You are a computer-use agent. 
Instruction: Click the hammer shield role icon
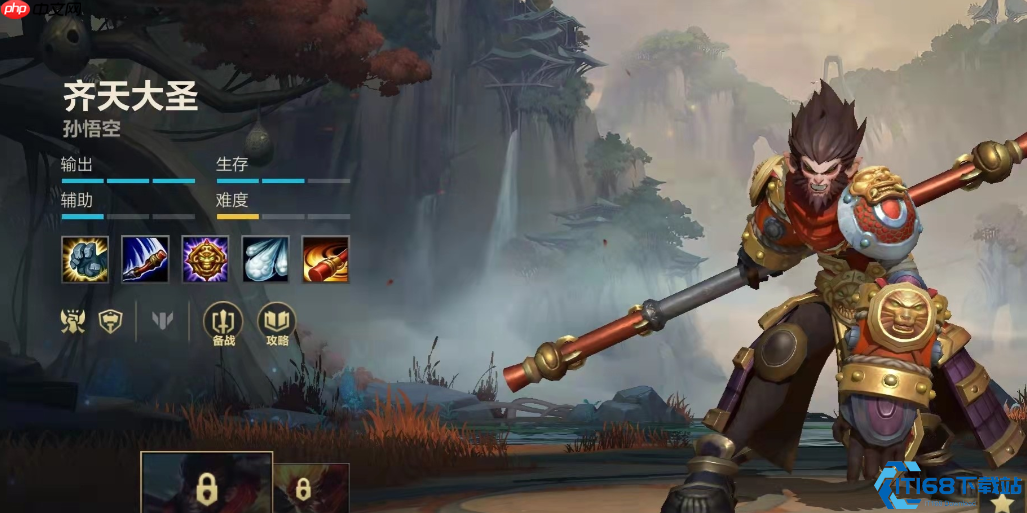click(x=109, y=321)
